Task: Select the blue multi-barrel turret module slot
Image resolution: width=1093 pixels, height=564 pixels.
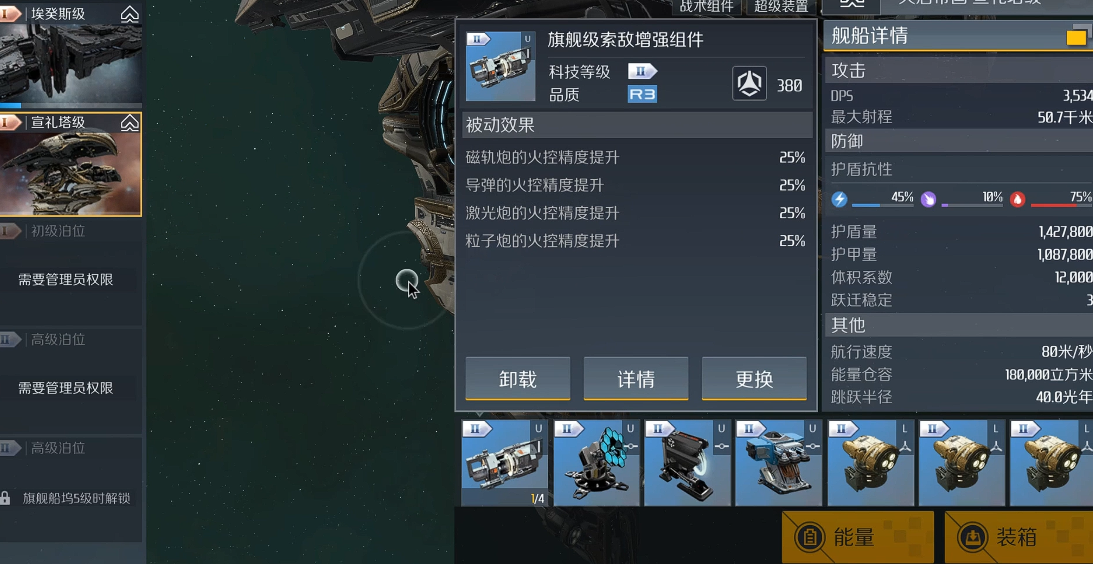Action: 778,463
